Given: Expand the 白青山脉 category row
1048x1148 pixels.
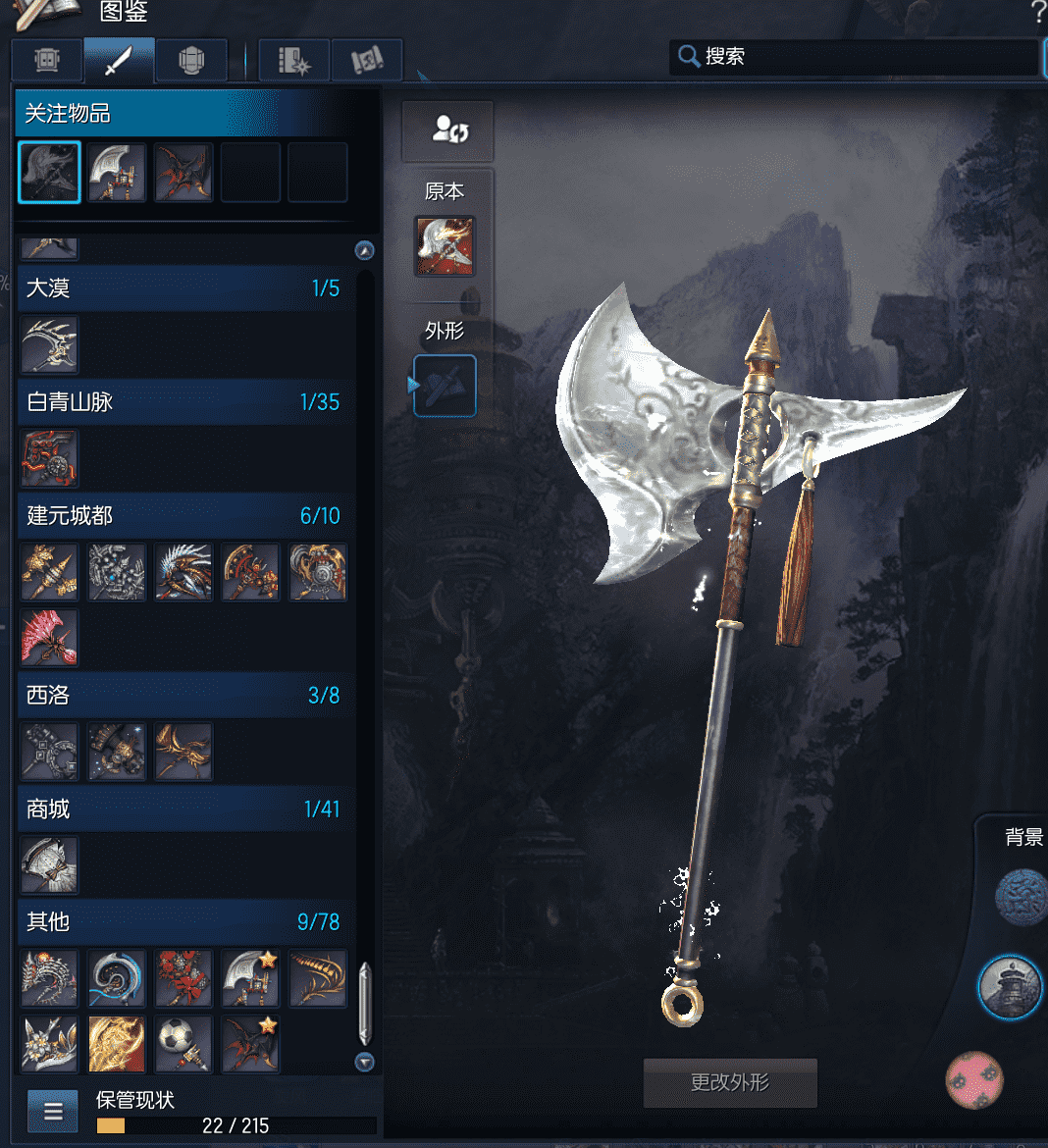Looking at the screenshot, I should [183, 401].
